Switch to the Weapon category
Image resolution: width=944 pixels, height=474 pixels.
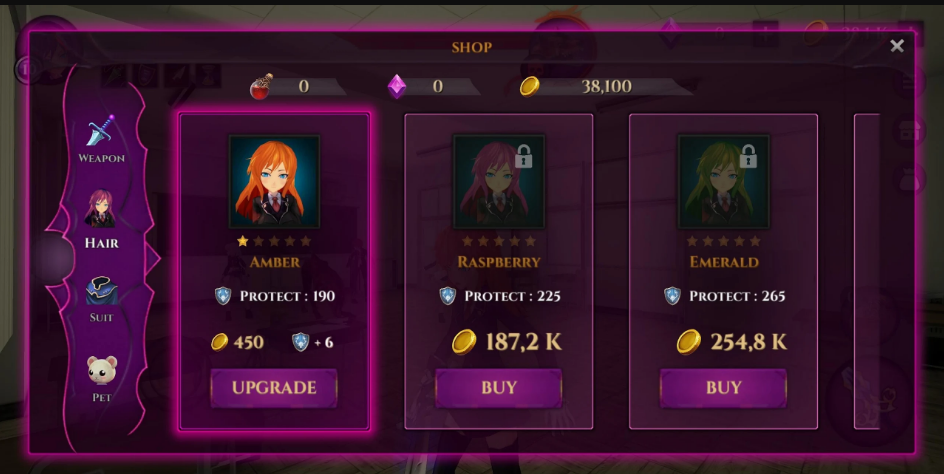coord(101,138)
